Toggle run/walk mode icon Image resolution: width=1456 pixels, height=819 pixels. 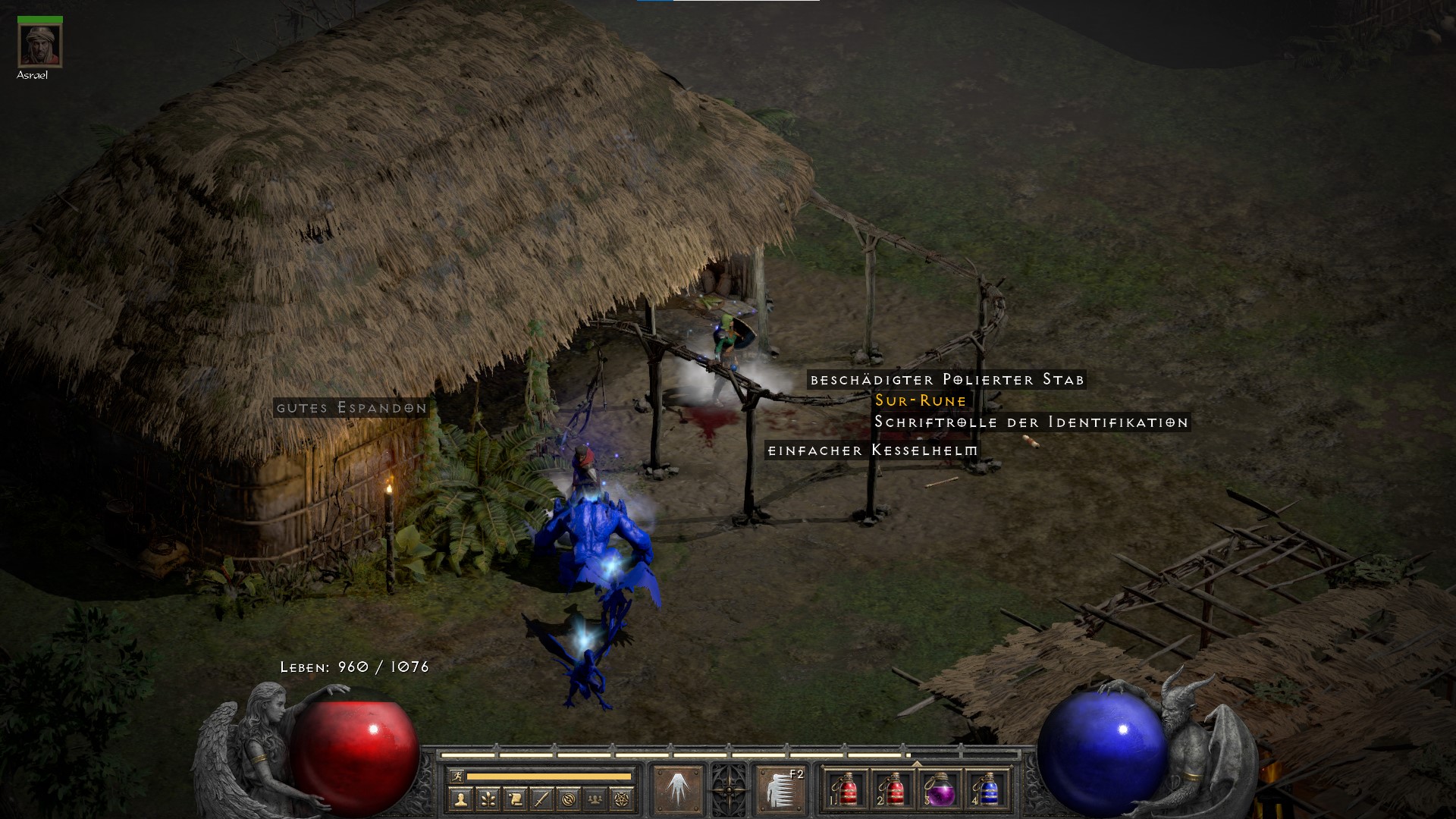[458, 776]
